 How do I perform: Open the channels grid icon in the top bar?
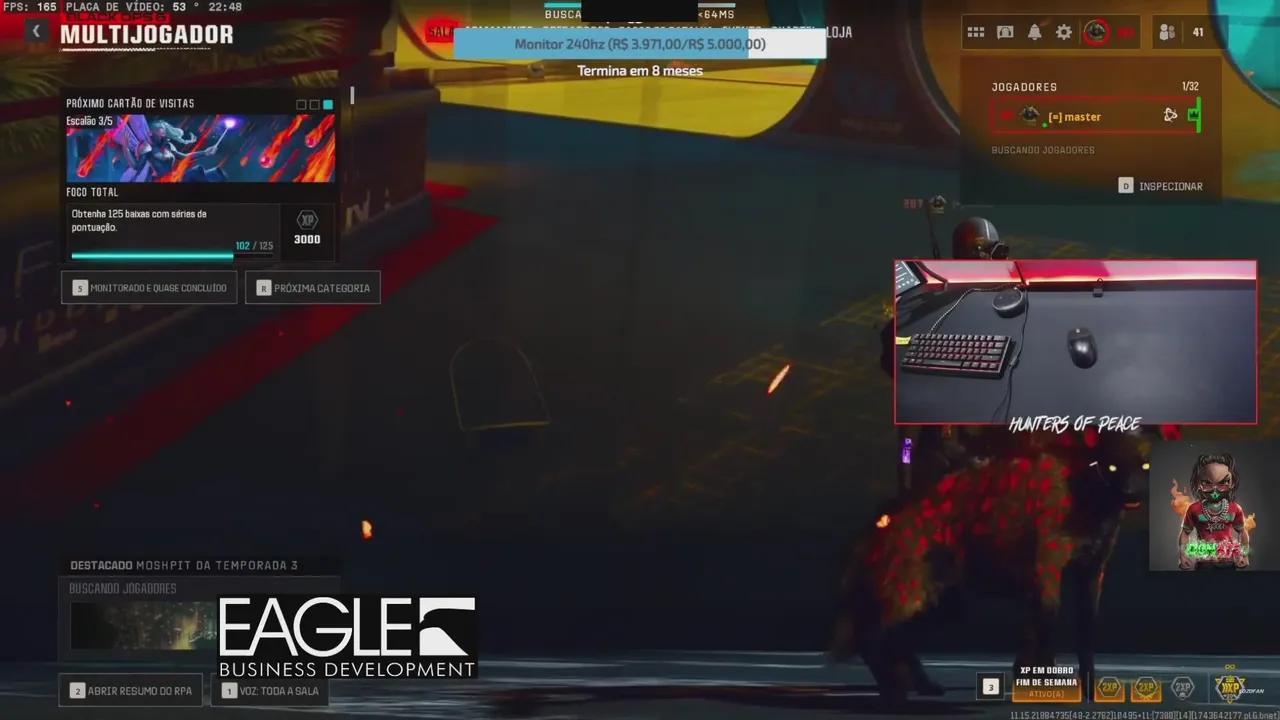977,32
